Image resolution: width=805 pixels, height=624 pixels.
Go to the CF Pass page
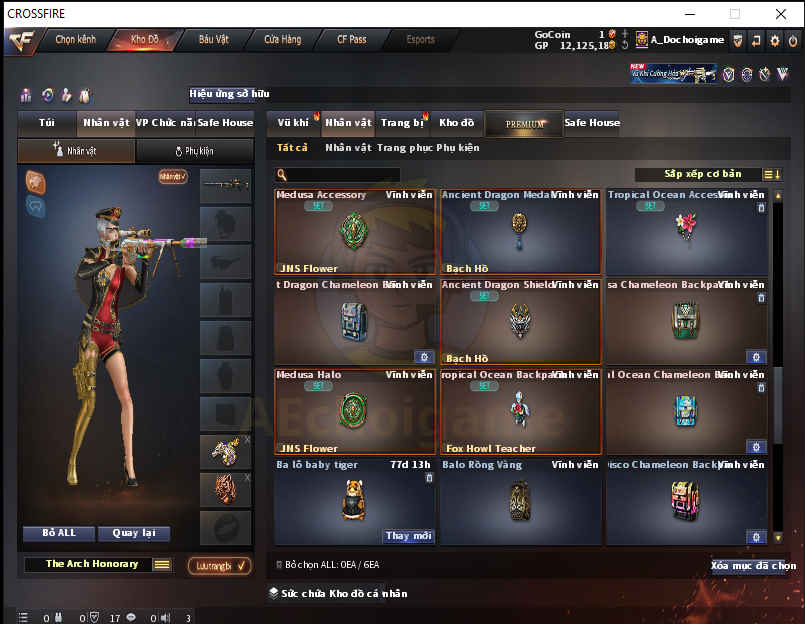(351, 40)
